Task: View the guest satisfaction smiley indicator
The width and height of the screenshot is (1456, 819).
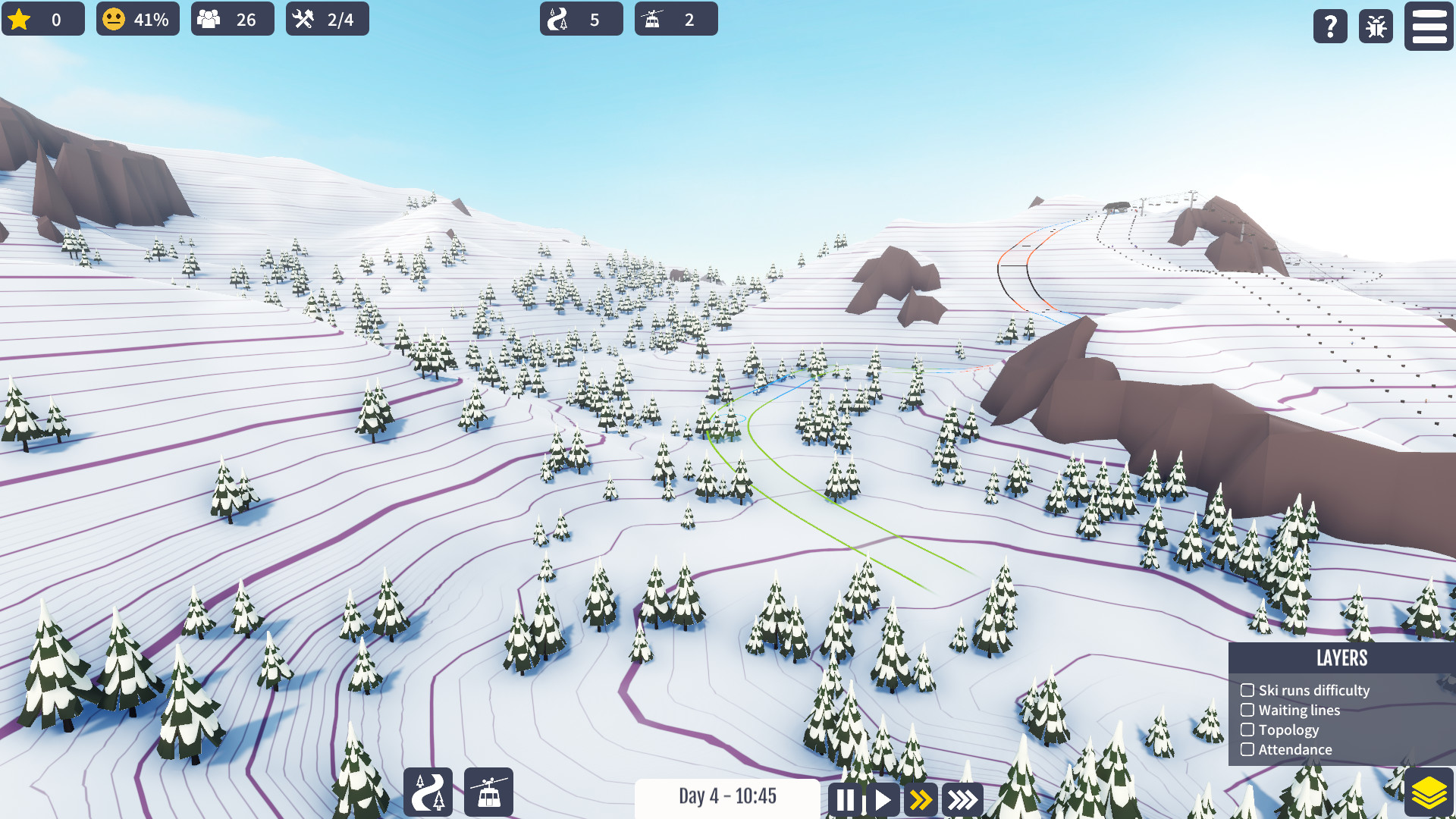Action: pos(136,19)
